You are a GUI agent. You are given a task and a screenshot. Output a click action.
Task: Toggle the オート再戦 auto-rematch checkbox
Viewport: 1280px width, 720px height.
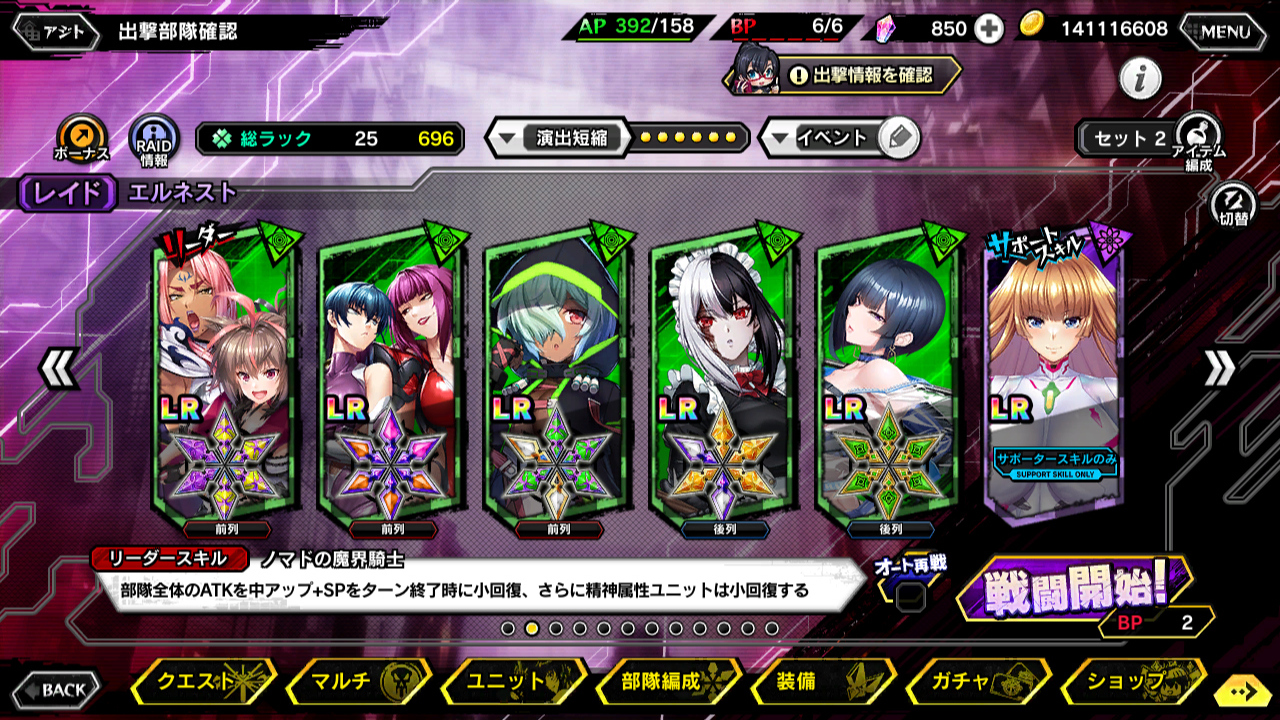click(909, 598)
